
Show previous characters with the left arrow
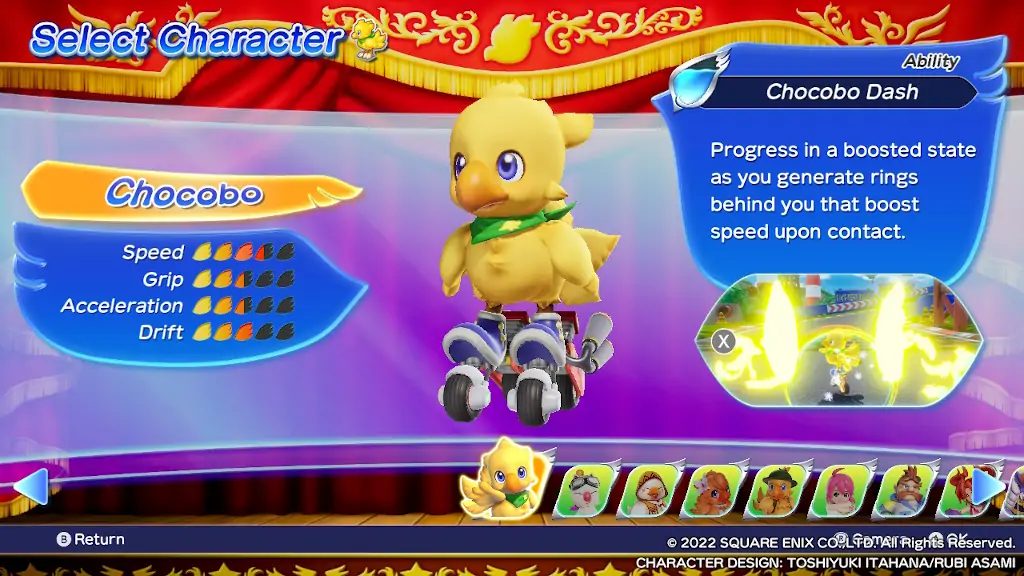[x=30, y=486]
